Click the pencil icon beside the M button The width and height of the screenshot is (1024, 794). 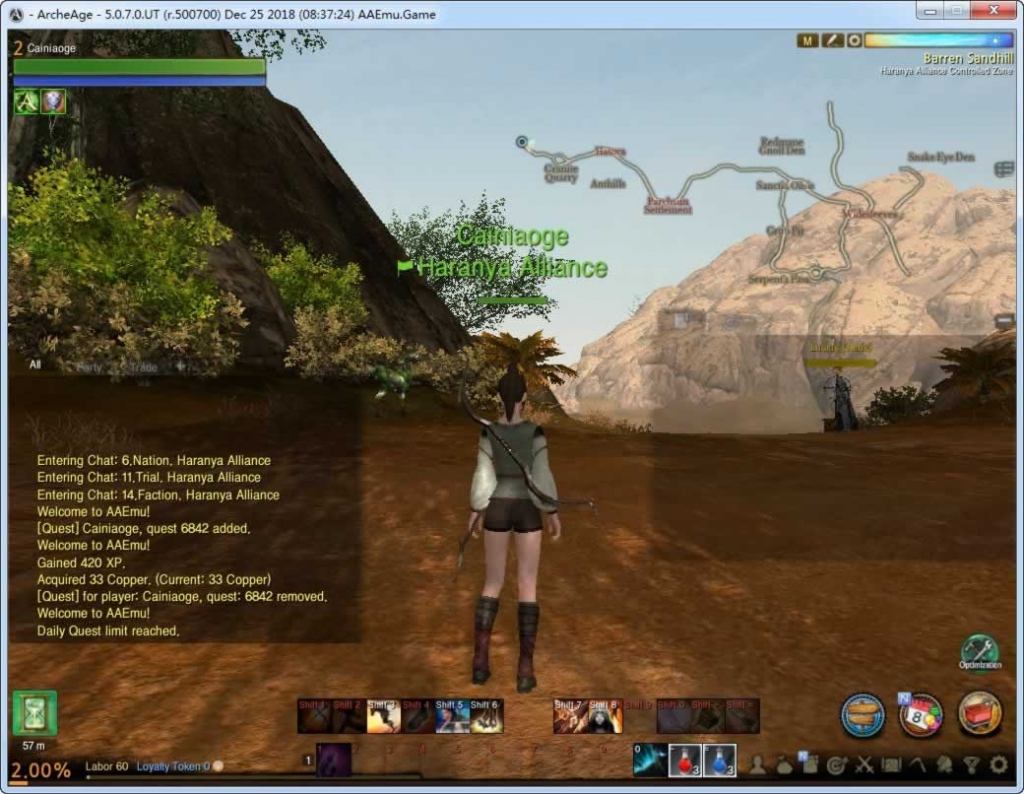click(832, 40)
